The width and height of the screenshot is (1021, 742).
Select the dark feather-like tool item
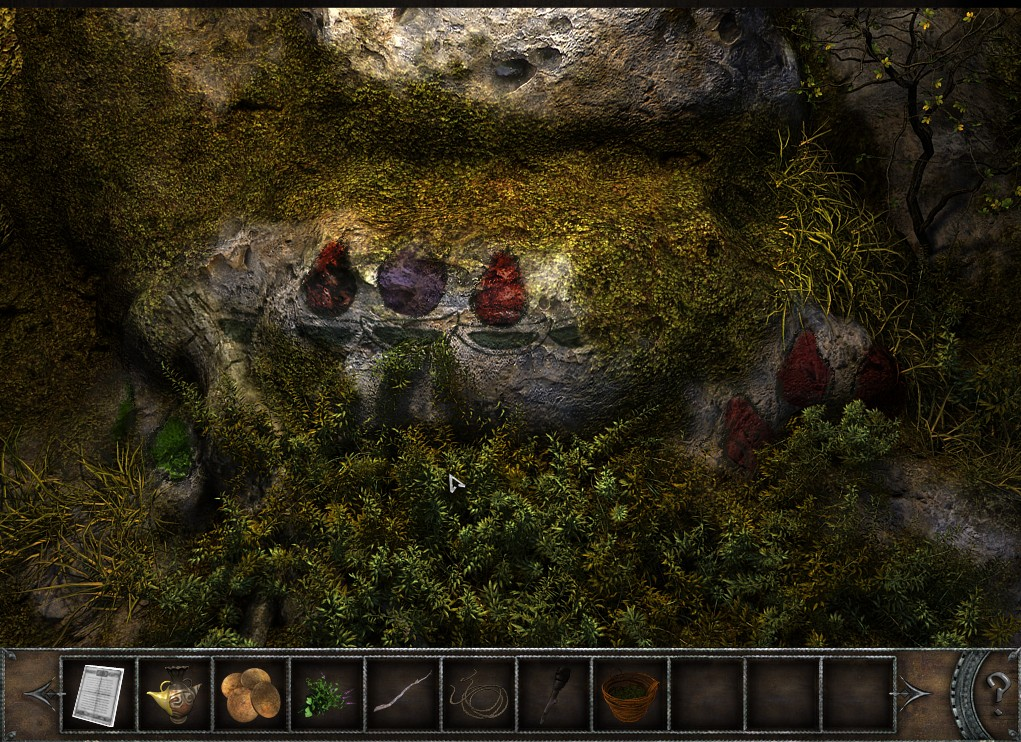pos(554,694)
